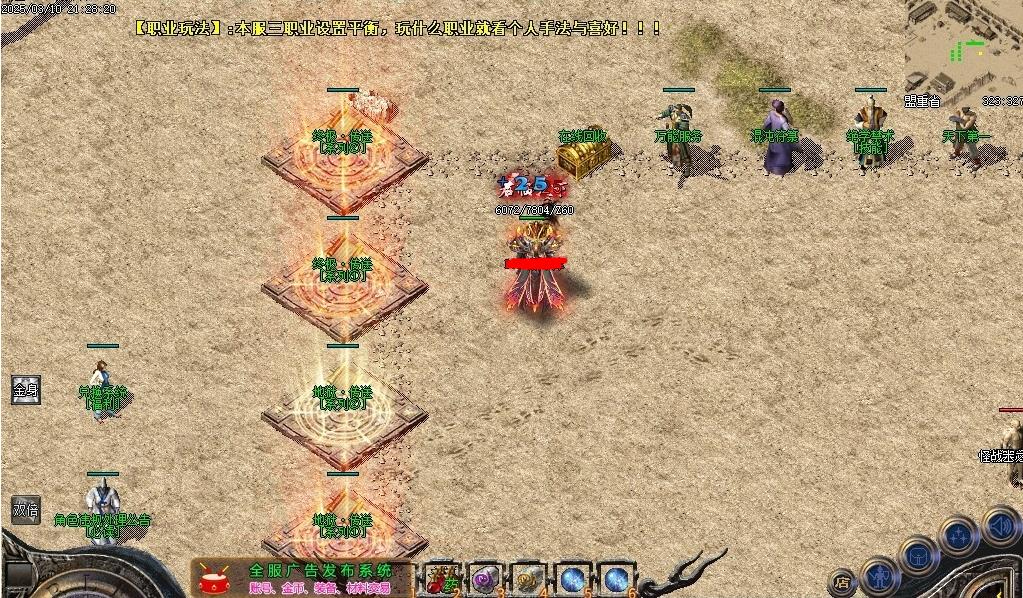Open the minimap
The height and width of the screenshot is (598, 1023).
coord(963,47)
